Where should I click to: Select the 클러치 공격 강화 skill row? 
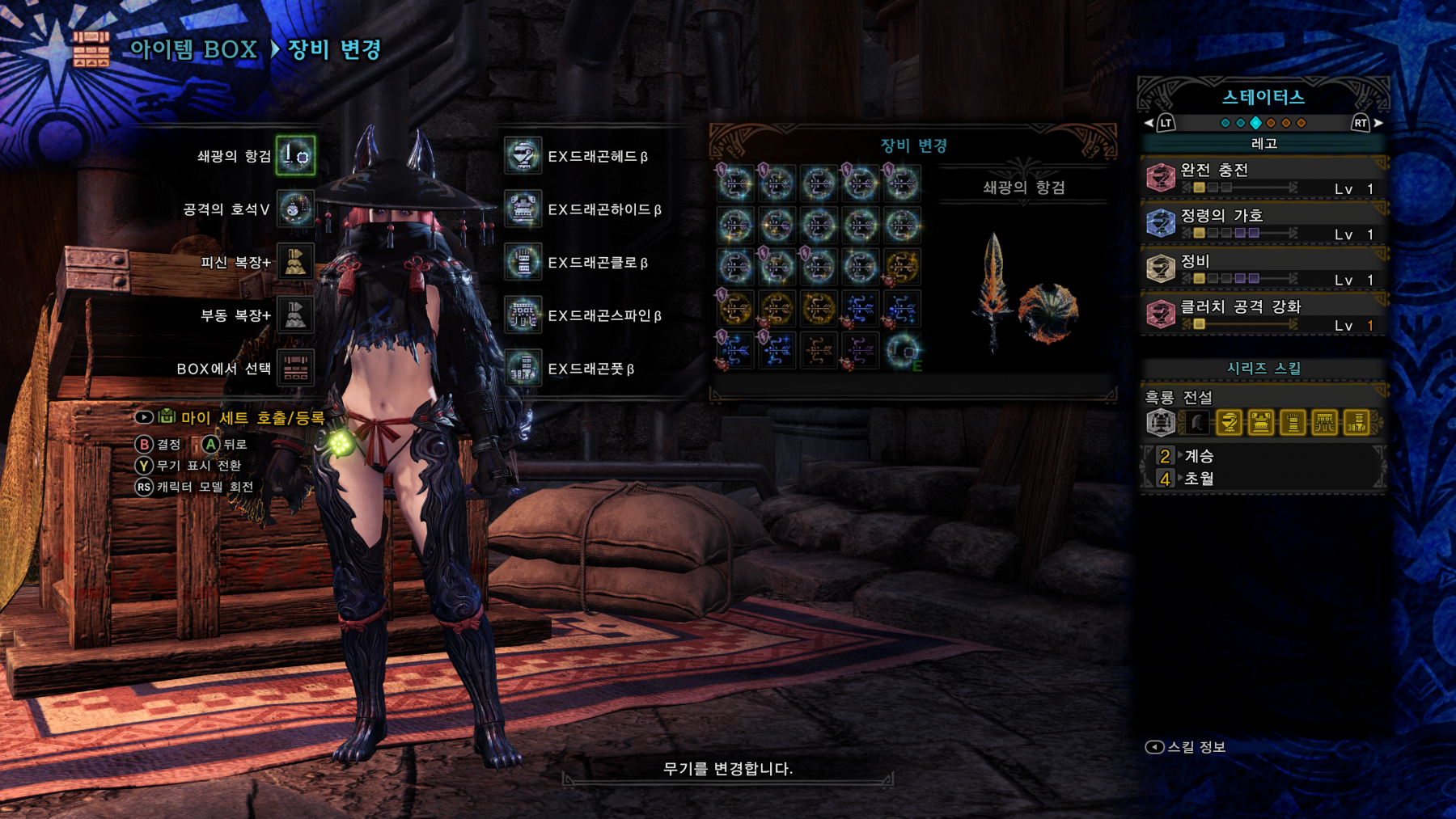pyautogui.click(x=1263, y=315)
